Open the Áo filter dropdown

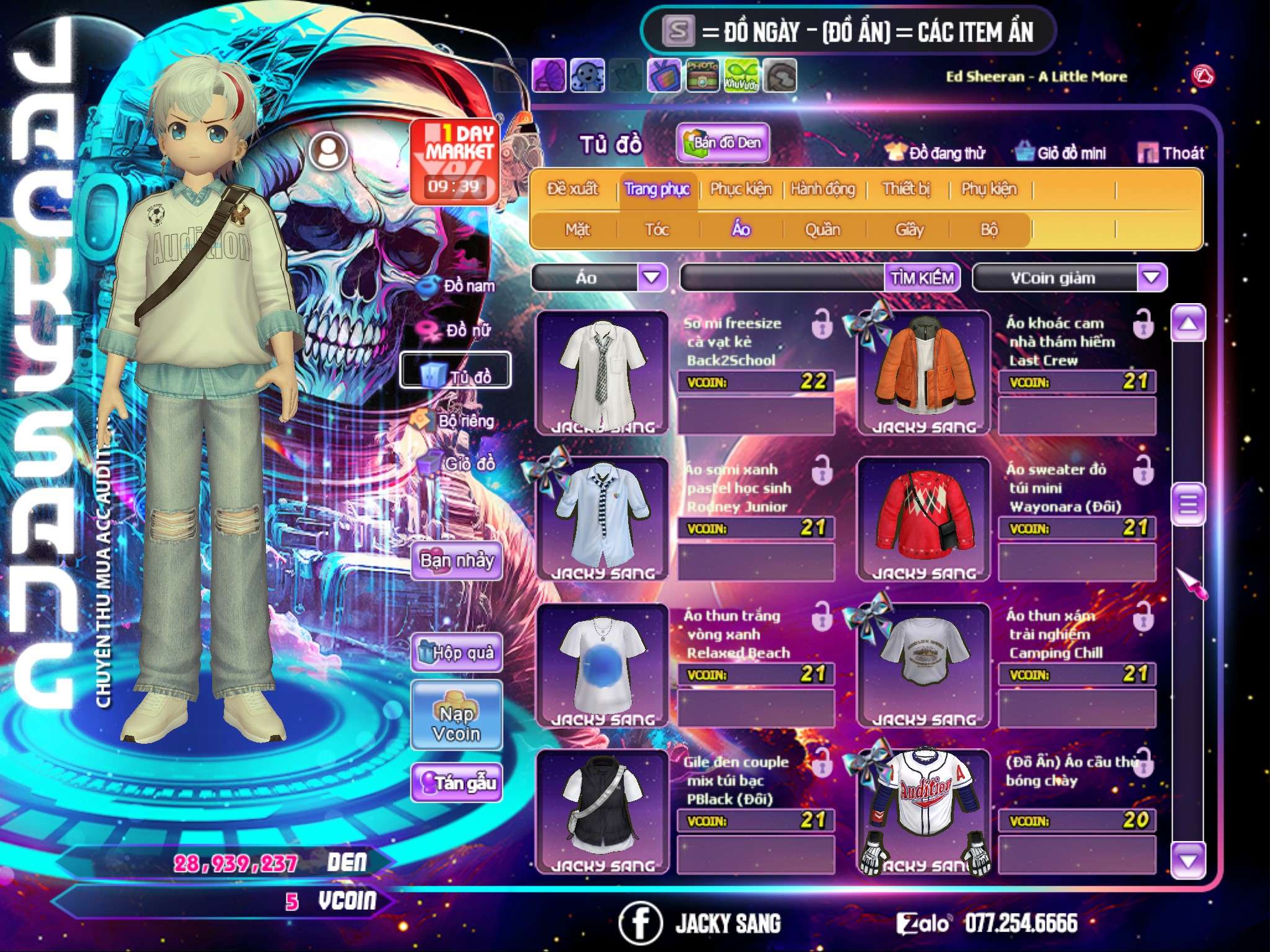click(x=652, y=278)
